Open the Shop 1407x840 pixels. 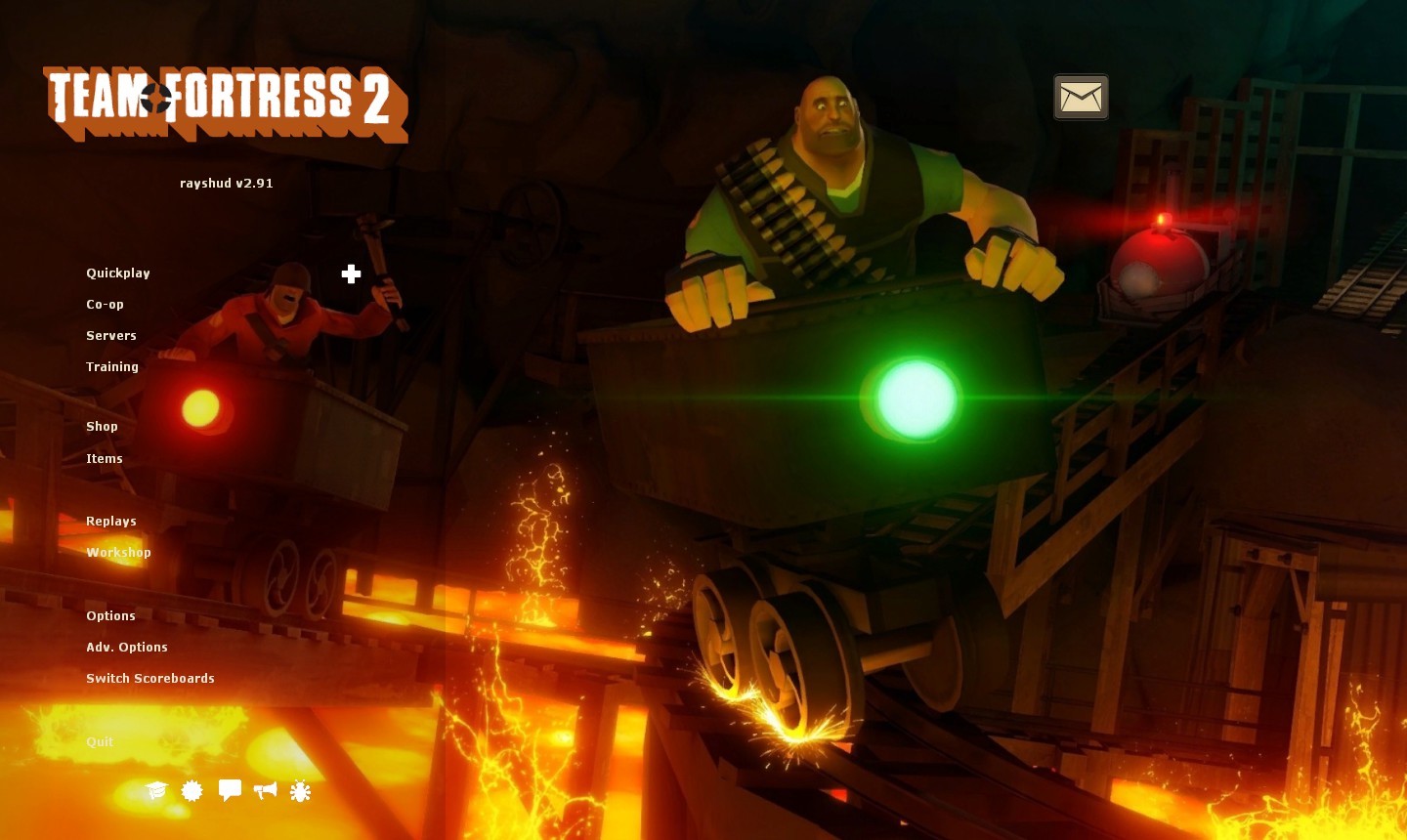click(102, 427)
